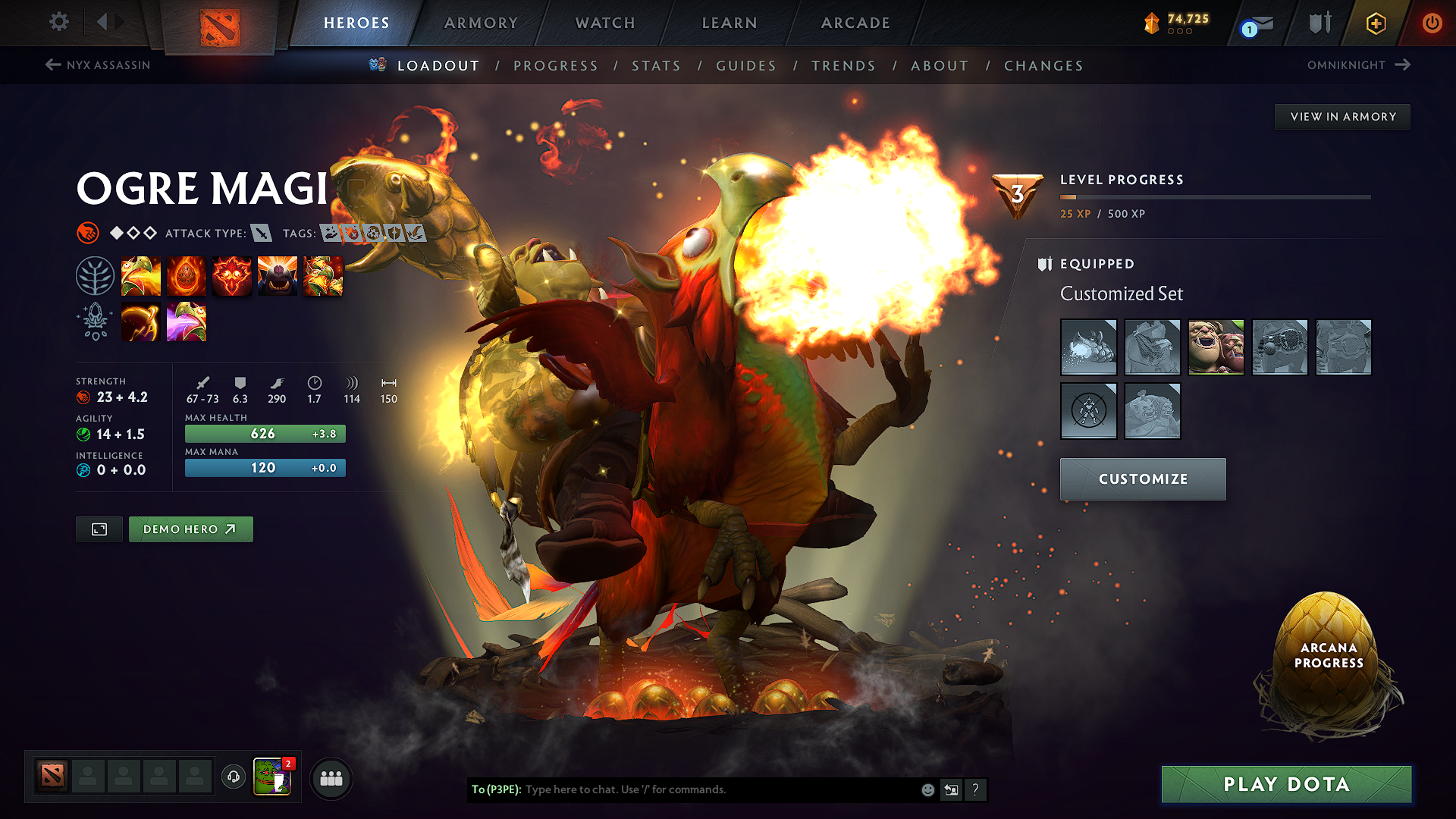This screenshot has height=819, width=1456.
Task: Open the ARMORY menu
Action: 481,23
